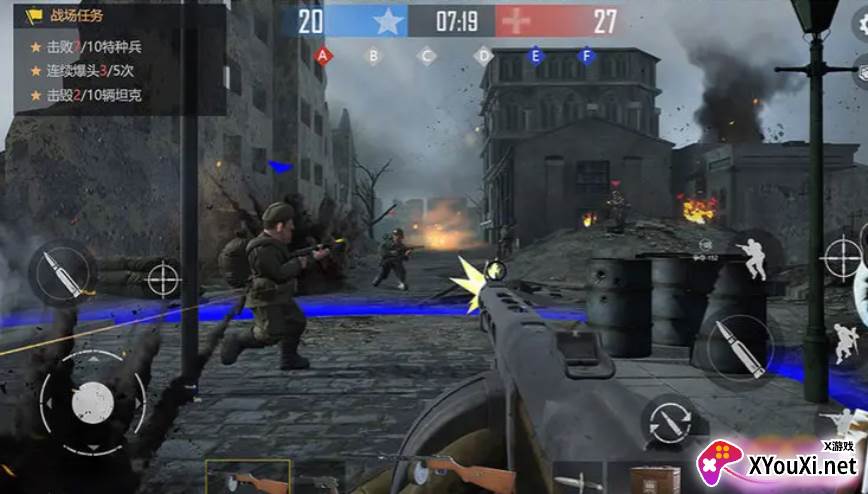Tap the left-side bullet fire button

tap(60, 271)
